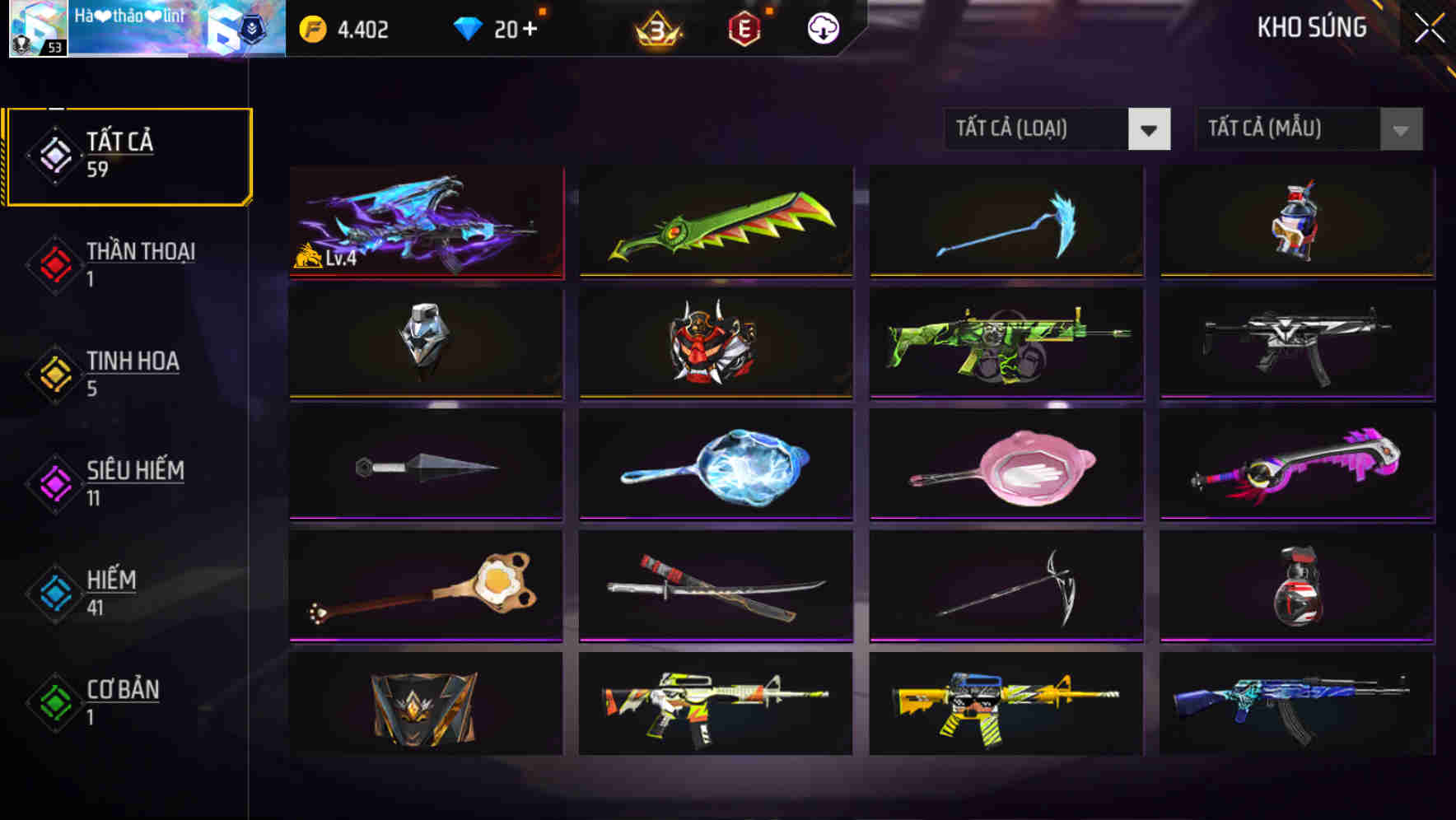Open the TẤT CẢ (MẪU) filter dropdown
This screenshot has width=1456, height=820.
coord(1309,129)
